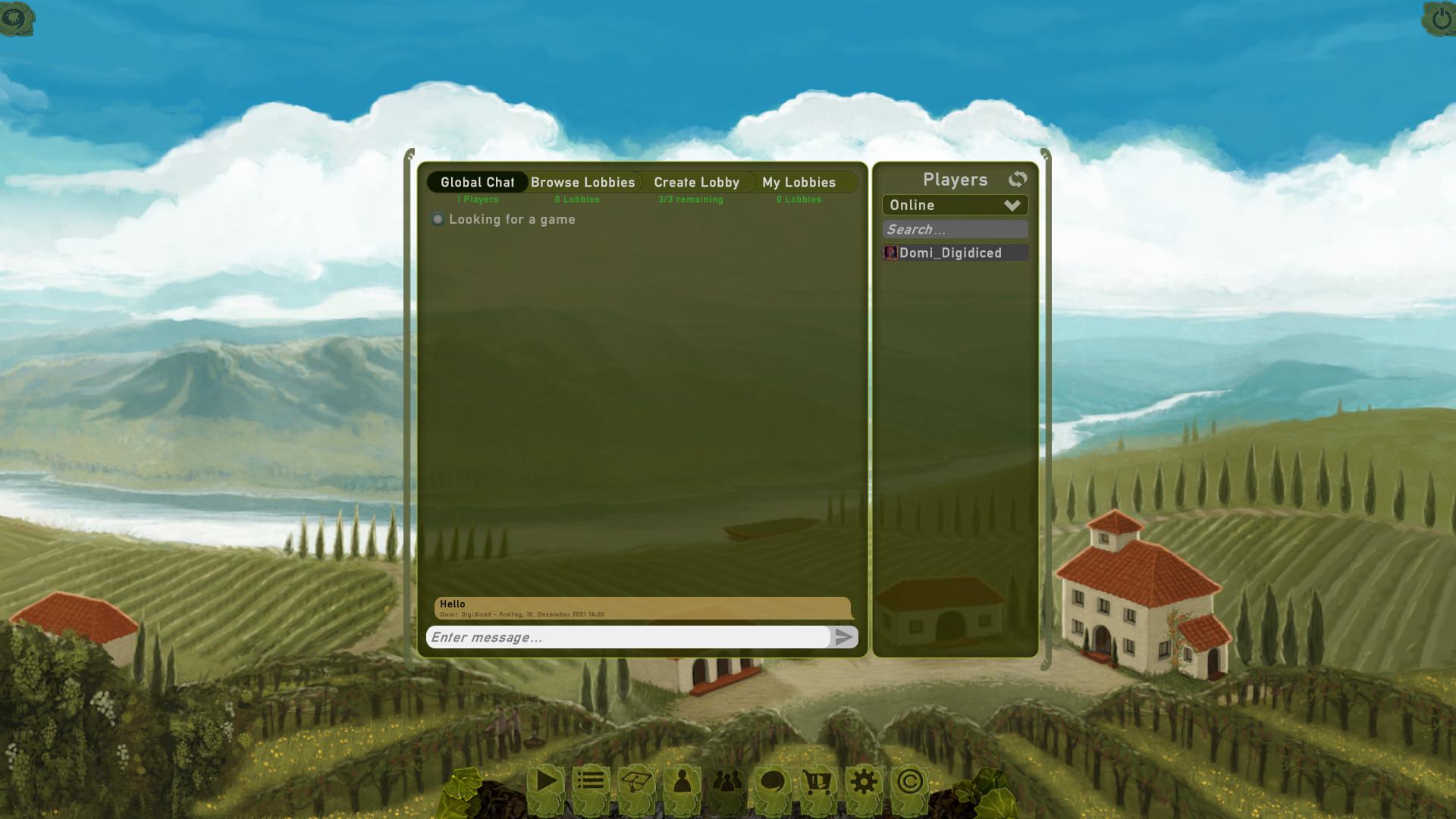Open the friends group icon
The image size is (1456, 819).
(x=726, y=780)
